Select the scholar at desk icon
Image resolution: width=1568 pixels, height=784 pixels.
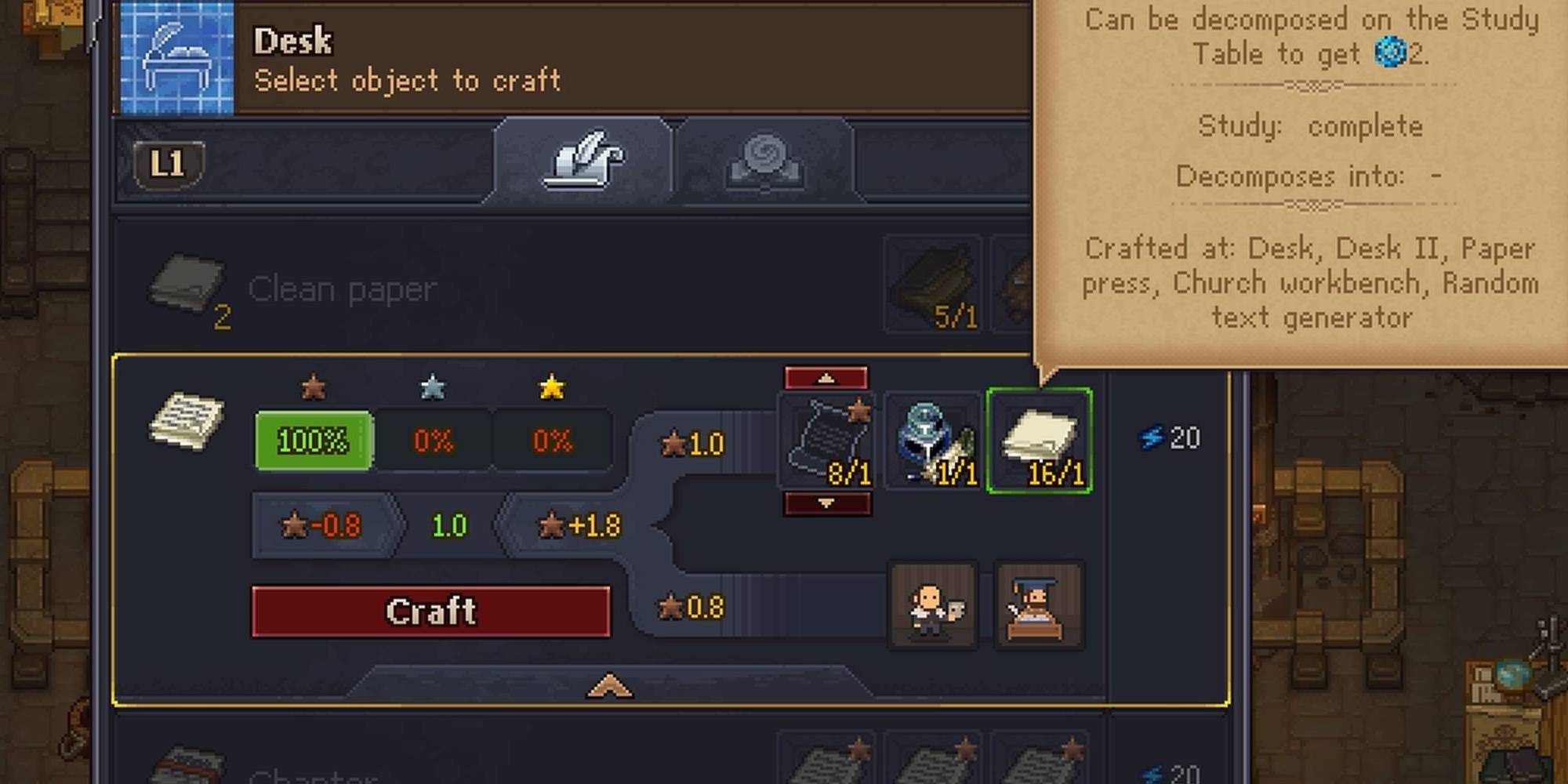[1038, 606]
